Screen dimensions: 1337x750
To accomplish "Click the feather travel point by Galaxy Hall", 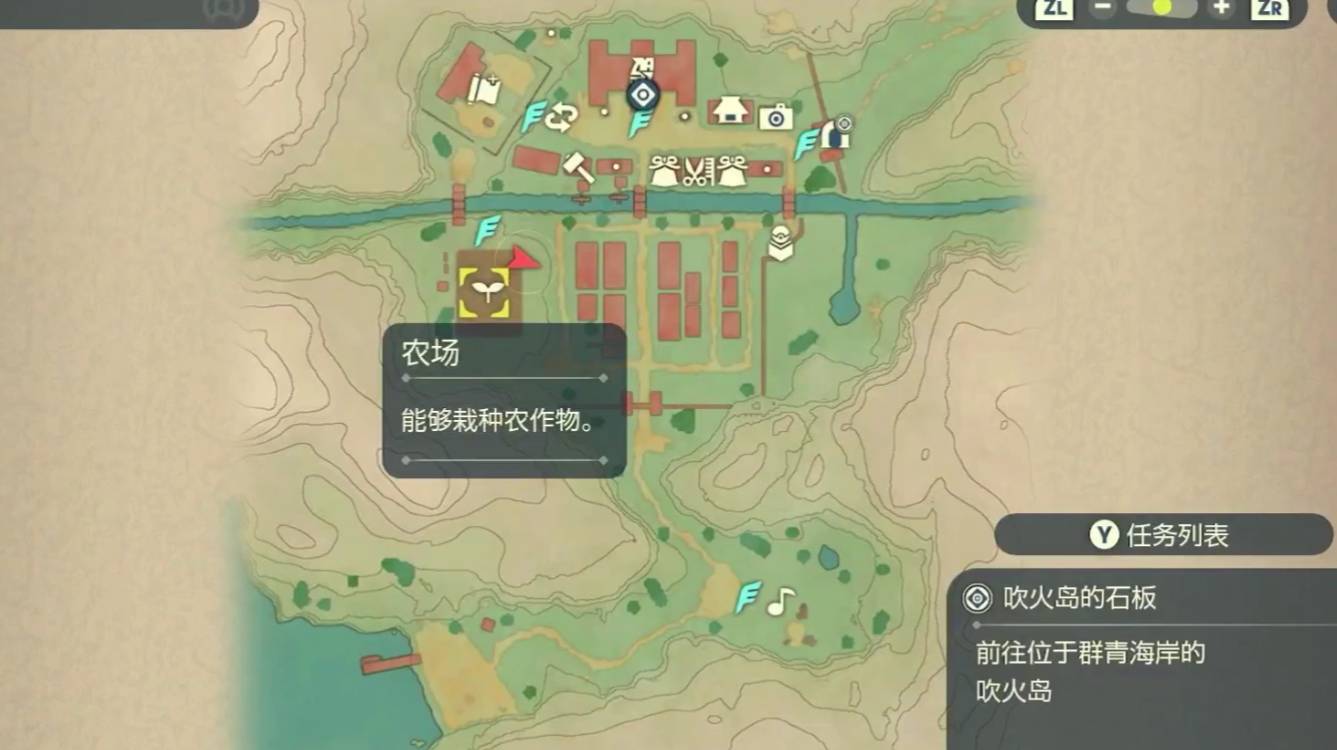I will click(x=641, y=120).
